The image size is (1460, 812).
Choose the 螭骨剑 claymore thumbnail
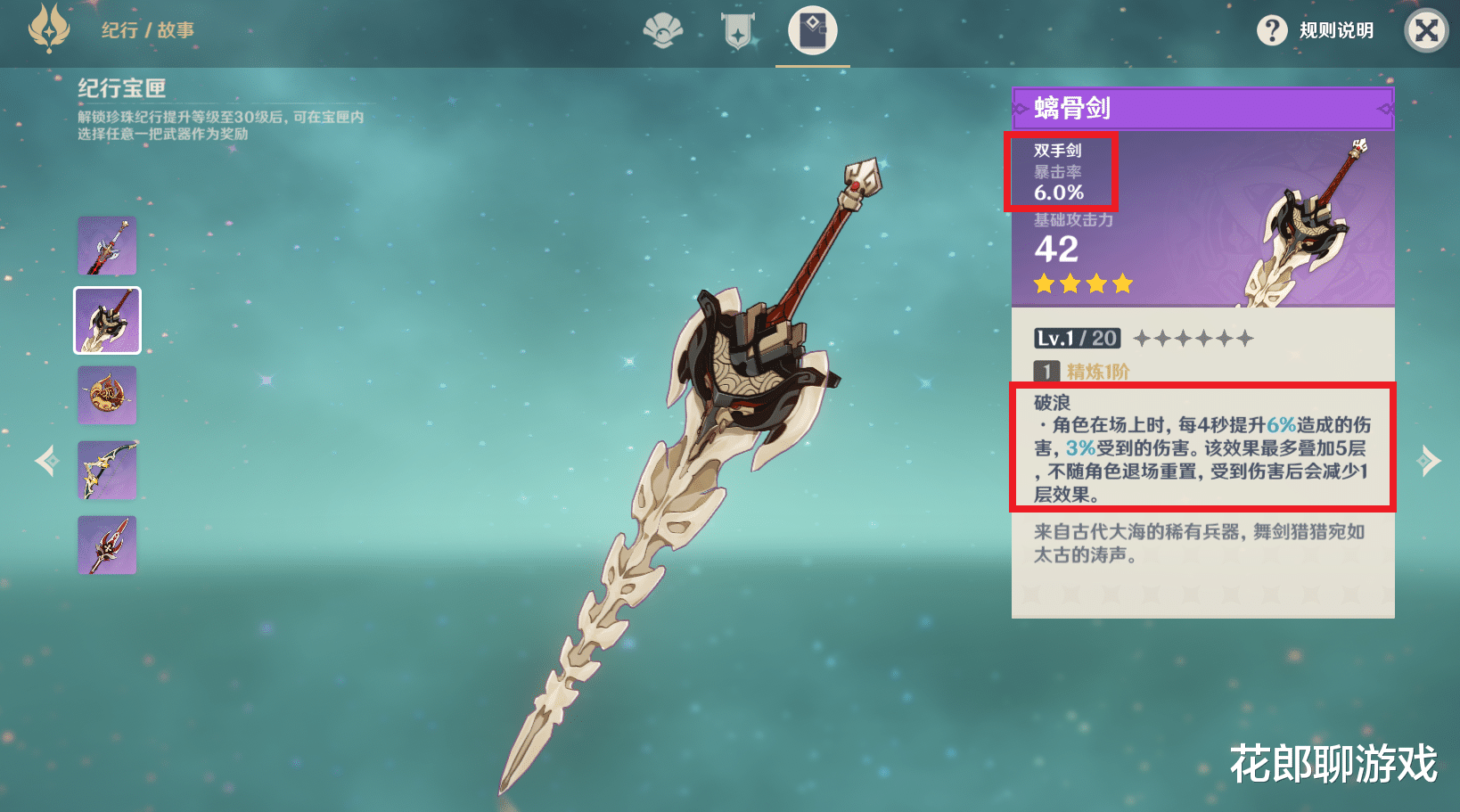coord(107,320)
